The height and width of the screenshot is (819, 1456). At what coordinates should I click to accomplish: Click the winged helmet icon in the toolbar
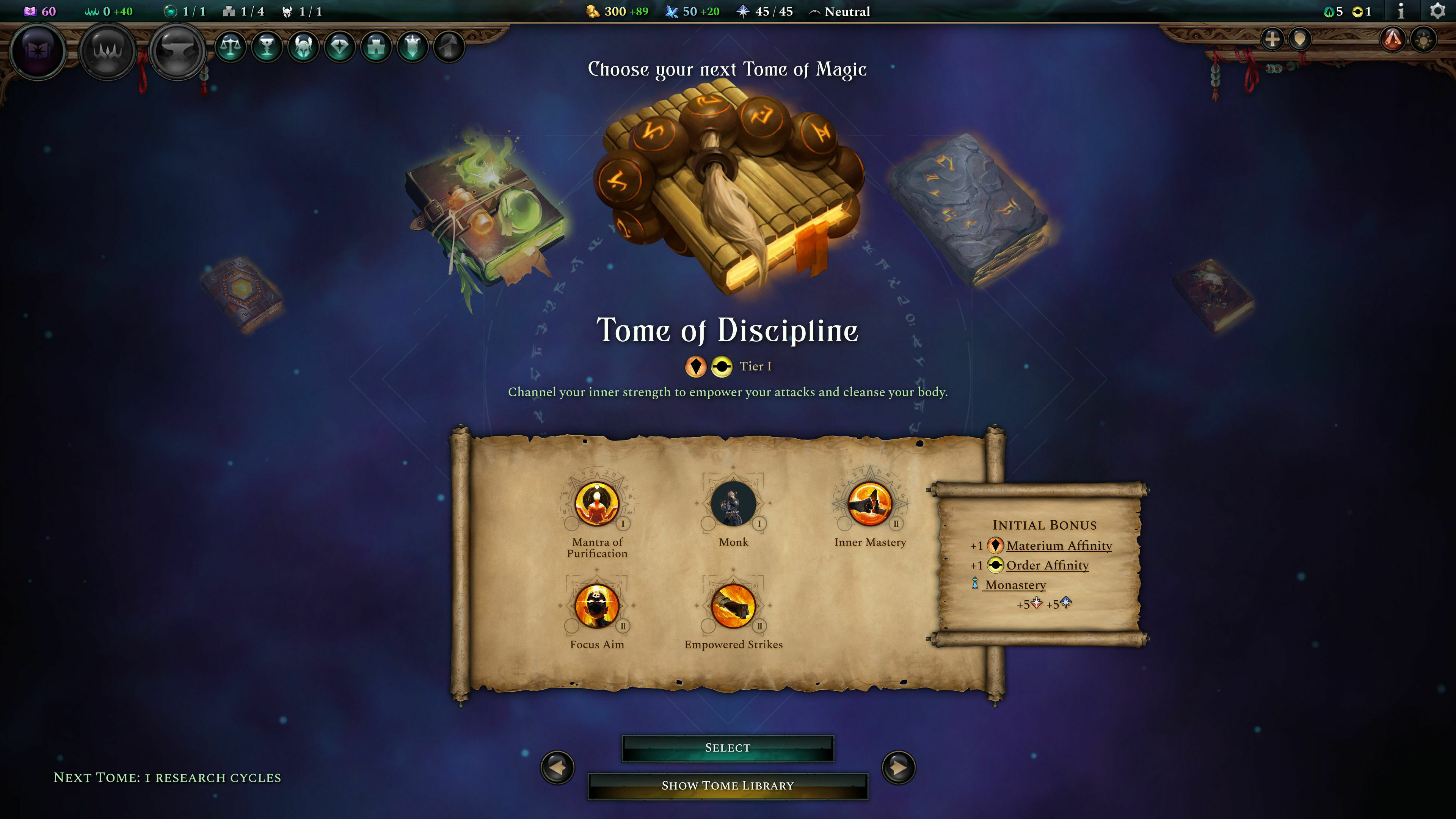click(303, 46)
